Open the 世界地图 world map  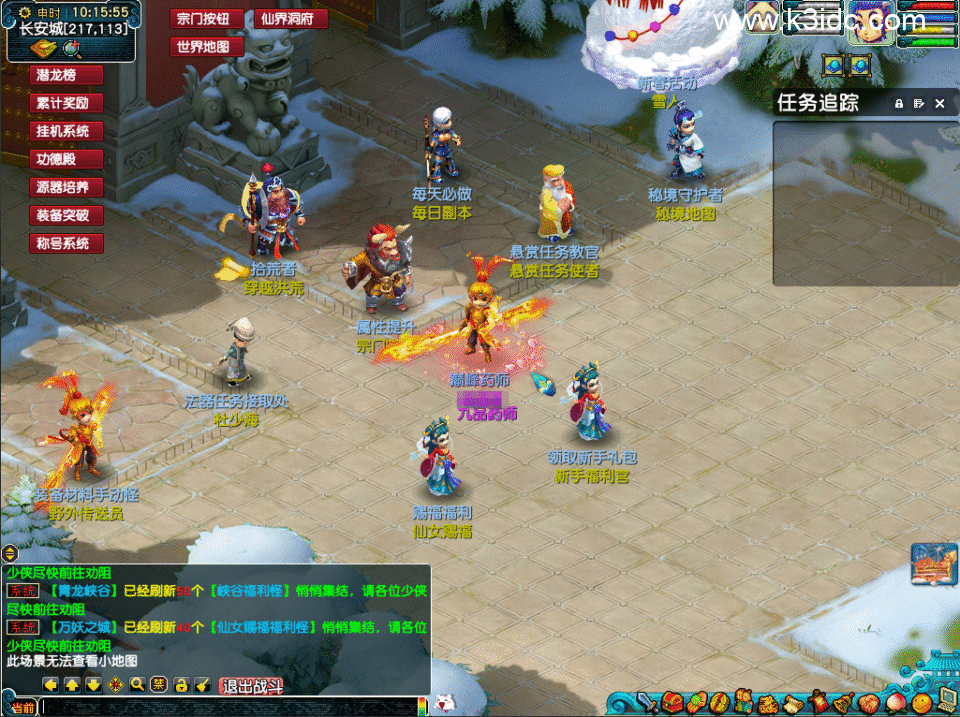[209, 47]
